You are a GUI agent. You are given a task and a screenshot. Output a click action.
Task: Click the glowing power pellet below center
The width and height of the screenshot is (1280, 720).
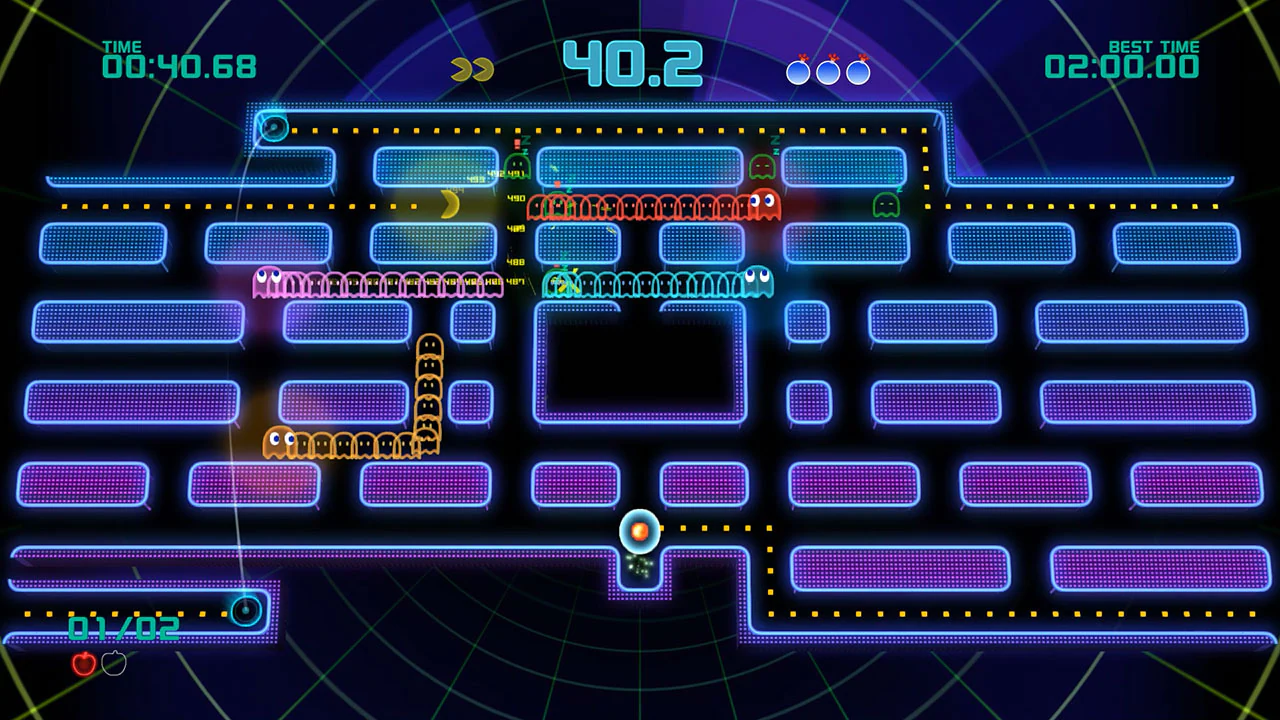(640, 531)
